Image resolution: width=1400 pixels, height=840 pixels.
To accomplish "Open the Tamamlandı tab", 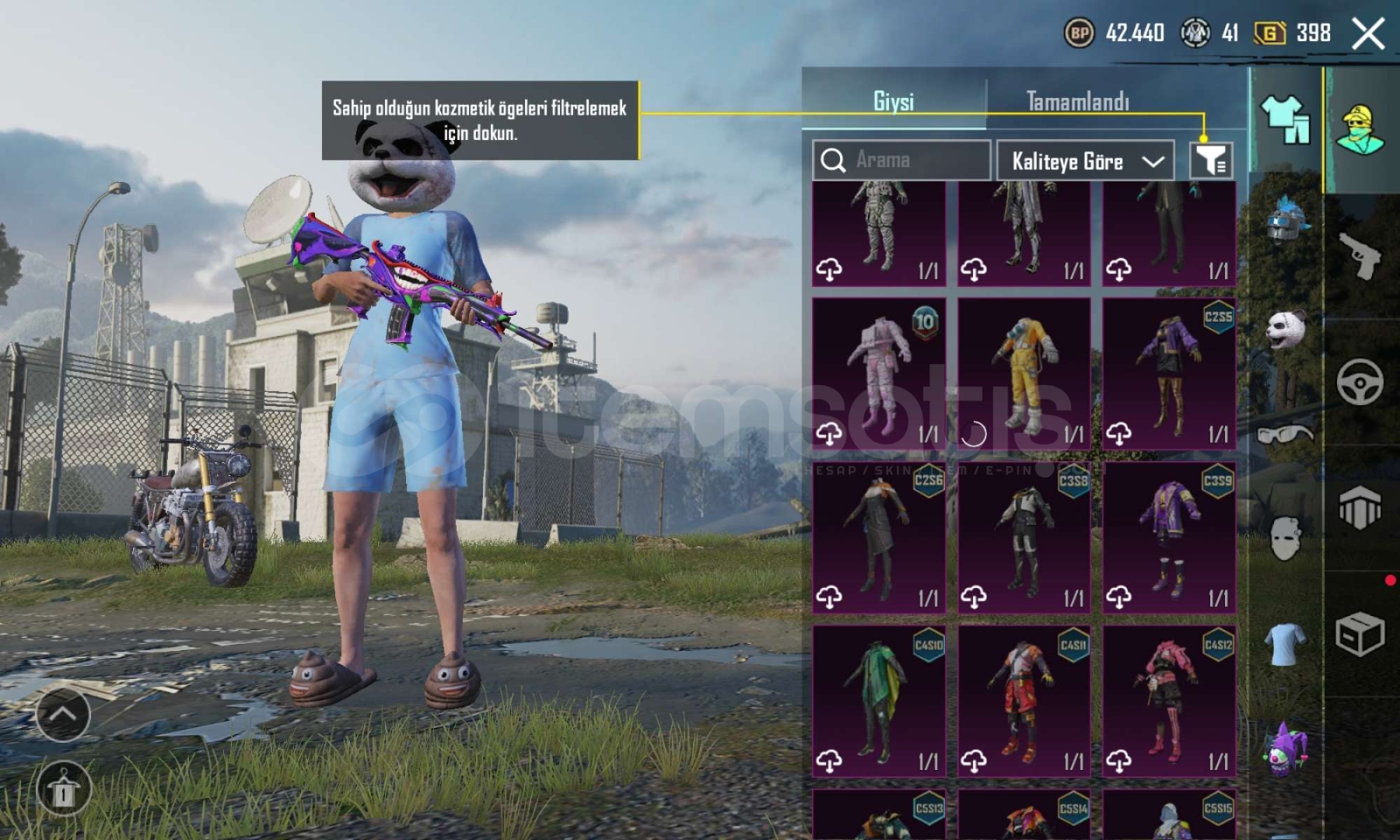I will (x=1077, y=101).
